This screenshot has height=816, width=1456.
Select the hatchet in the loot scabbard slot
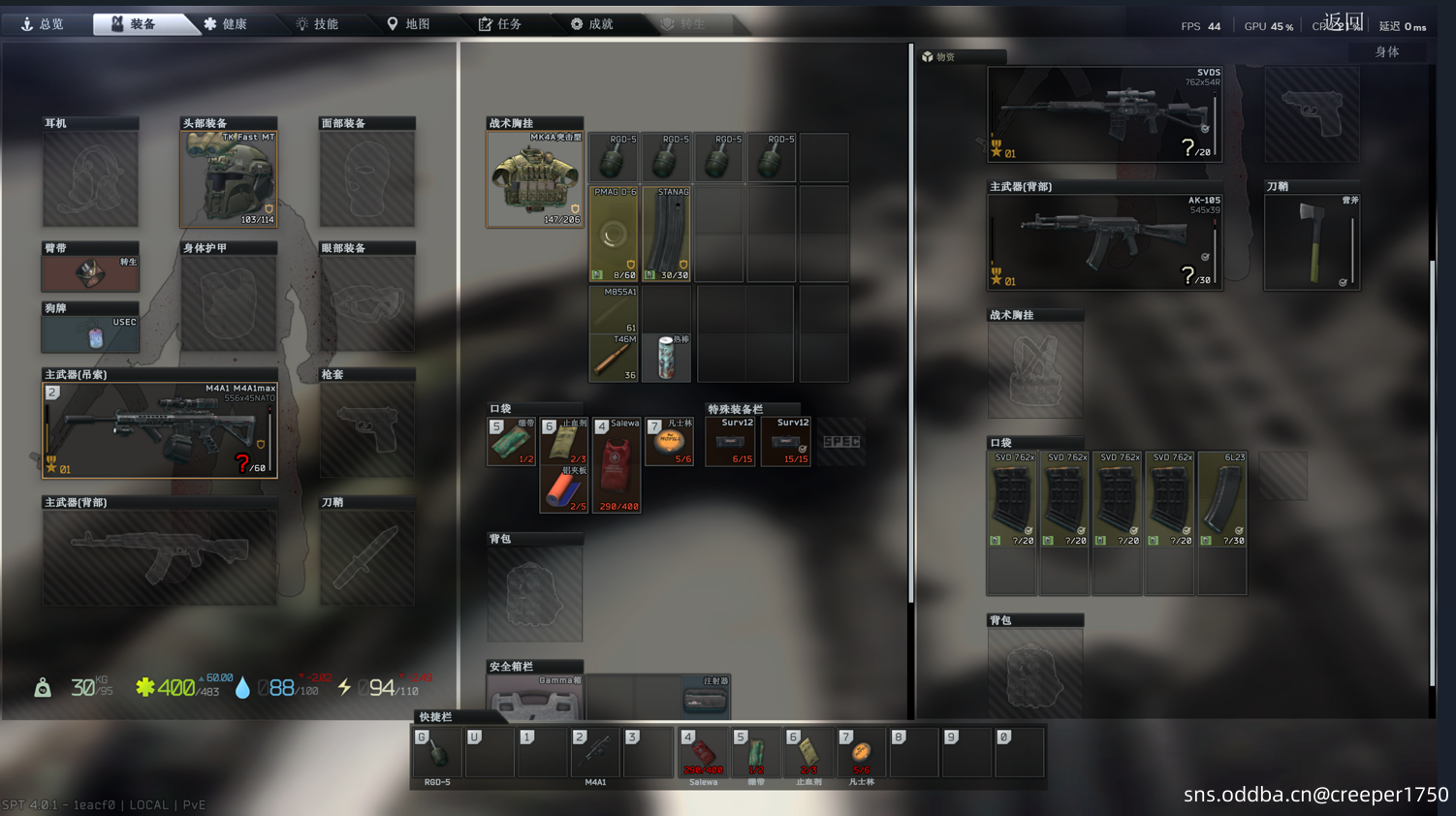[x=1312, y=242]
